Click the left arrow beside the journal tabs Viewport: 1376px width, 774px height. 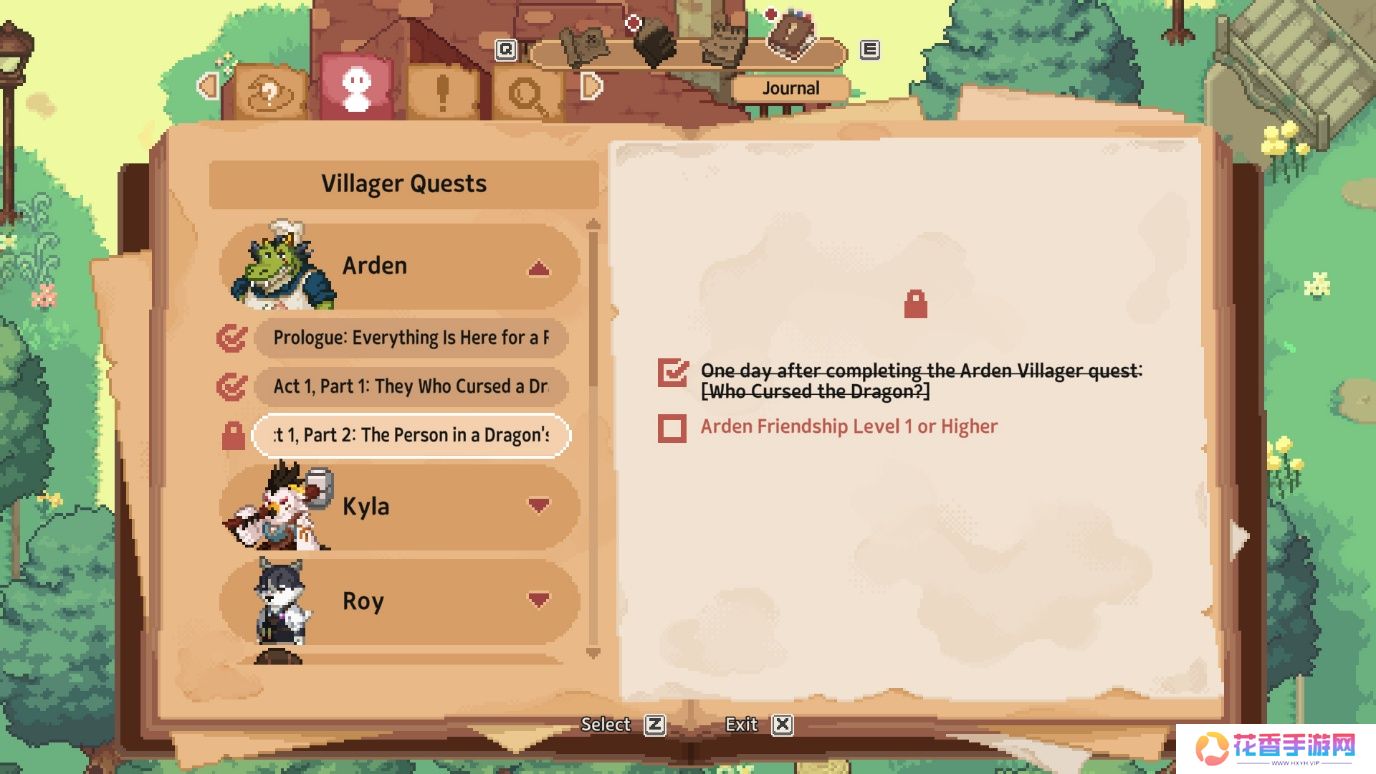pyautogui.click(x=208, y=87)
